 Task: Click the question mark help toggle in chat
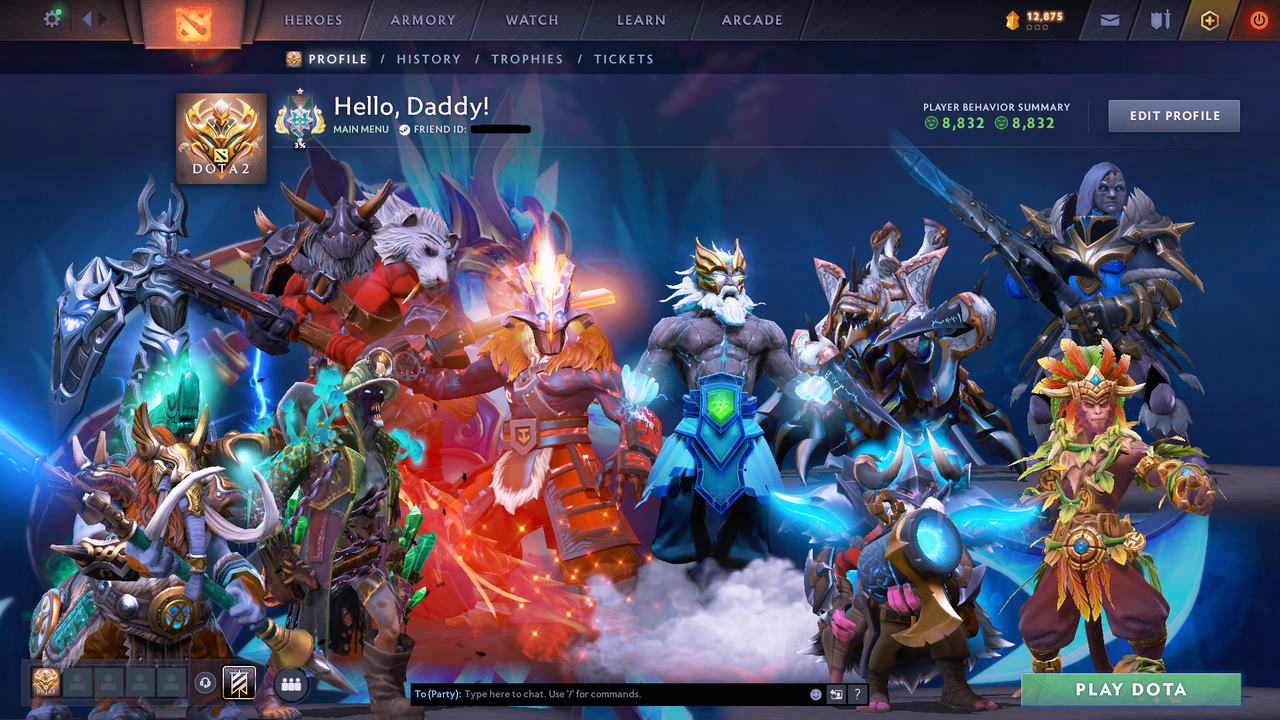point(857,693)
